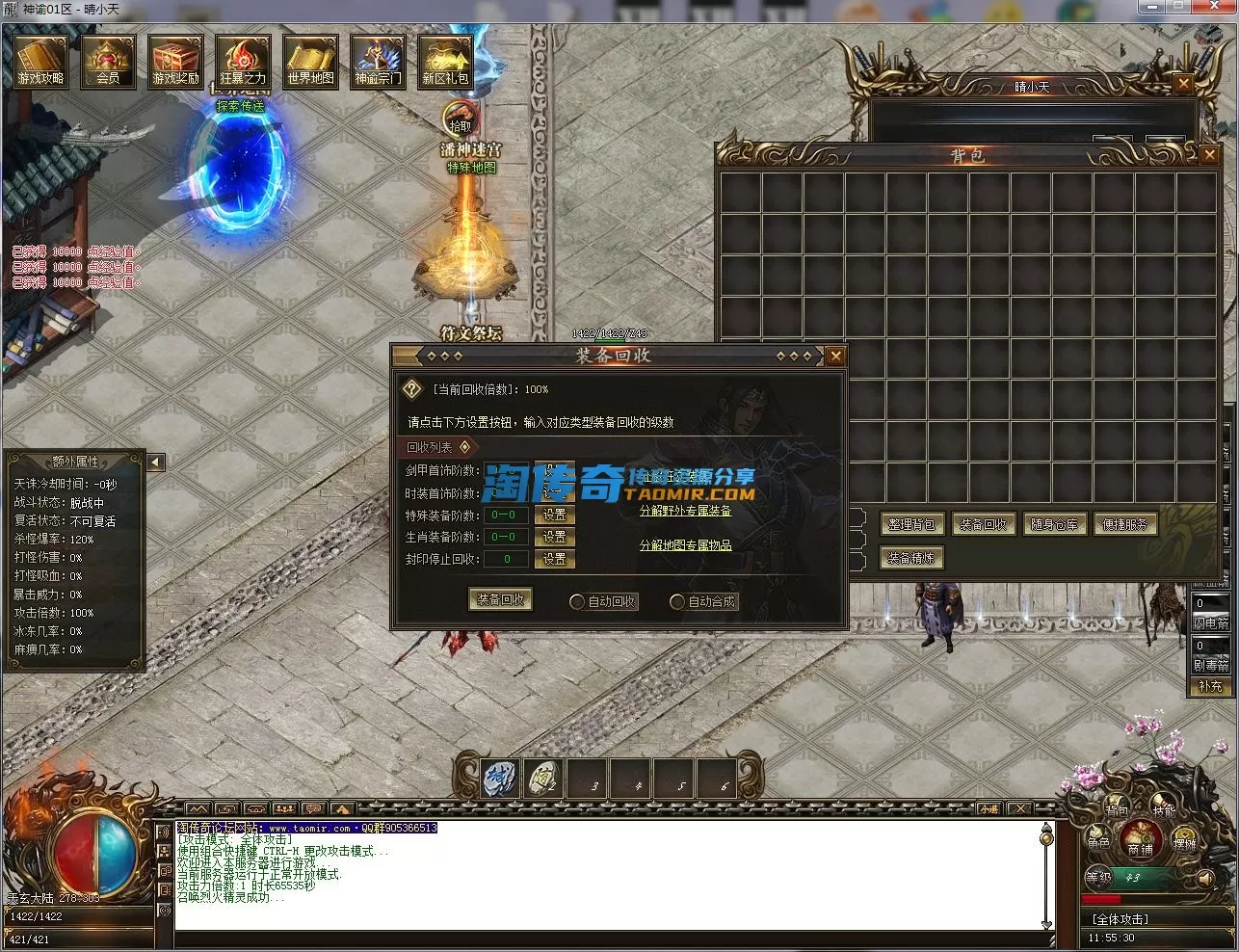Claim the 新区礼包 gift pack
Image resolution: width=1239 pixels, height=952 pixels.
coord(445,62)
